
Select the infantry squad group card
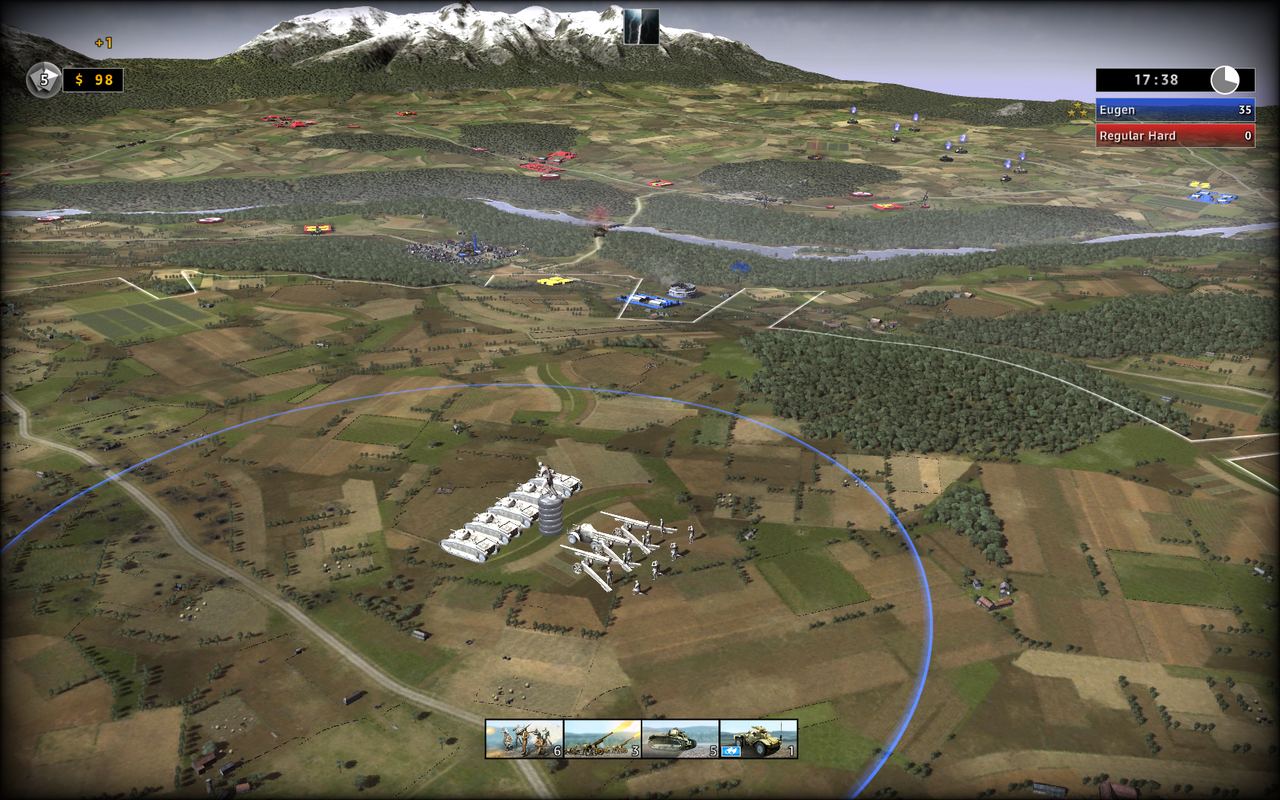(x=524, y=738)
